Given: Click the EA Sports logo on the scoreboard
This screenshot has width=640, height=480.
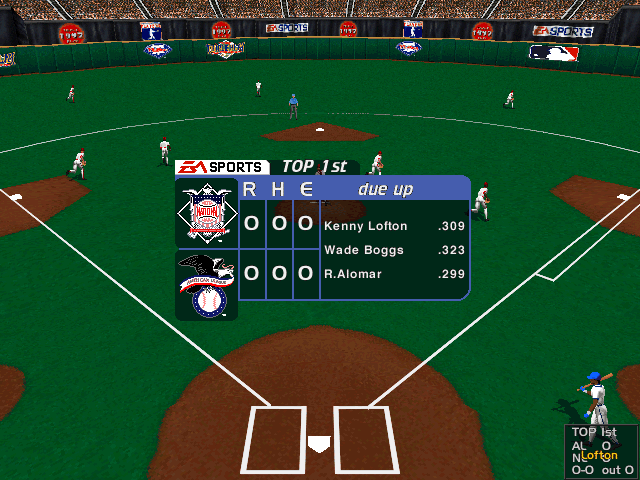Looking at the screenshot, I should (221, 167).
